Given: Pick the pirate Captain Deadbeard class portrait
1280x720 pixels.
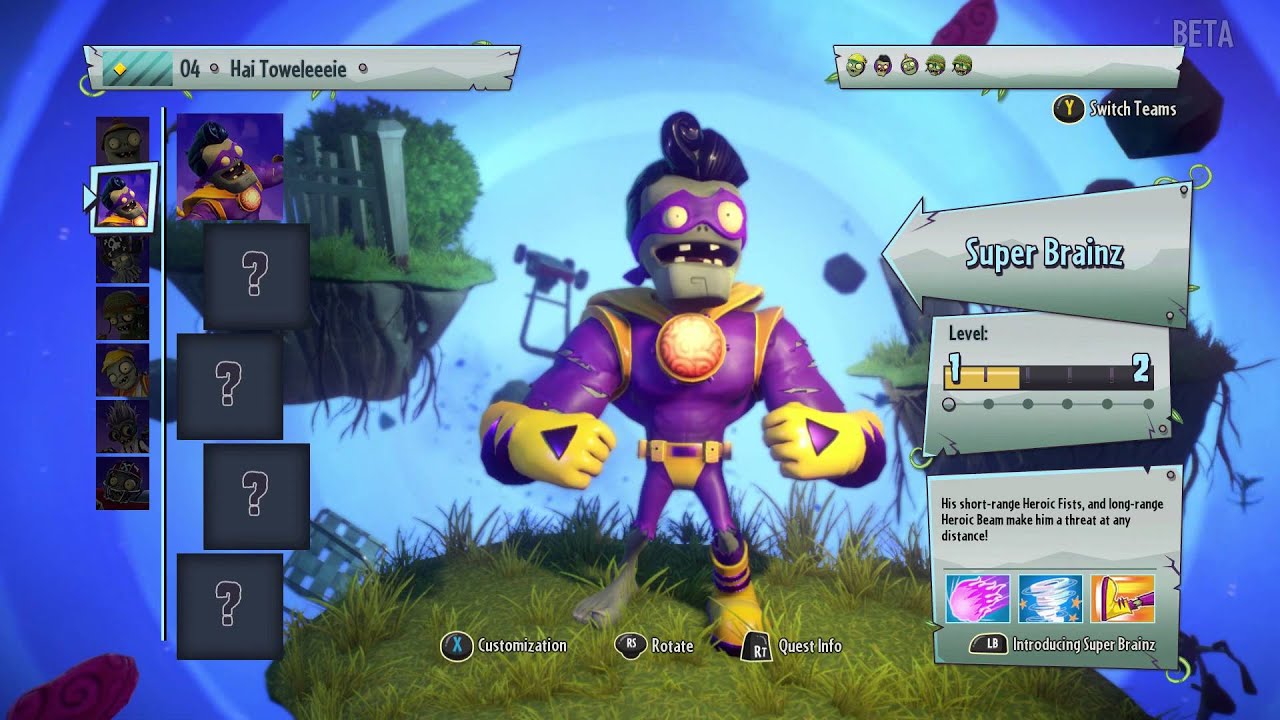Looking at the screenshot, I should coord(122,257).
